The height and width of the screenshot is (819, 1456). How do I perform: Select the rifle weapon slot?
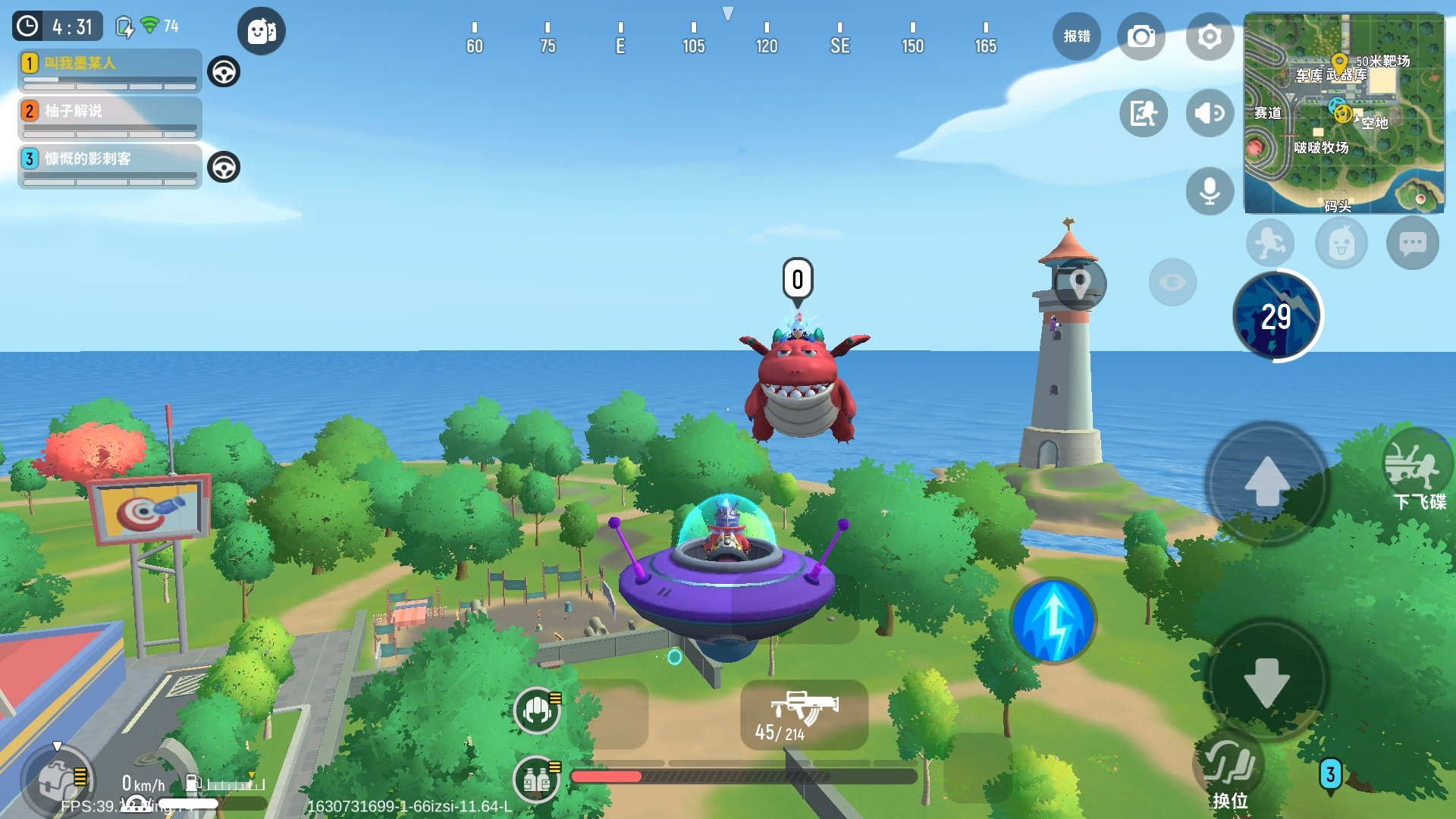click(804, 714)
